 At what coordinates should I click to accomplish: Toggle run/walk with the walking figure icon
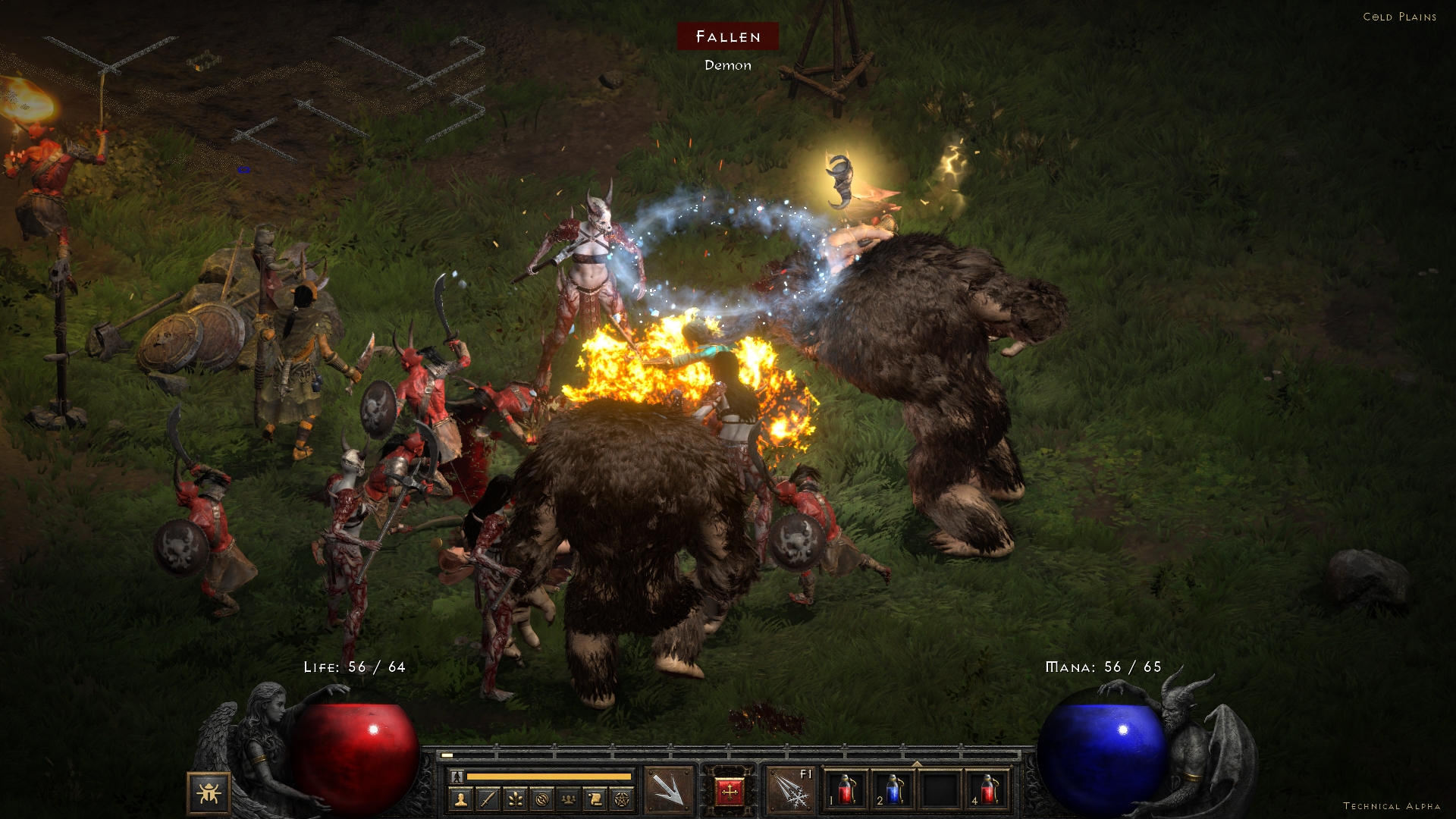tap(457, 777)
